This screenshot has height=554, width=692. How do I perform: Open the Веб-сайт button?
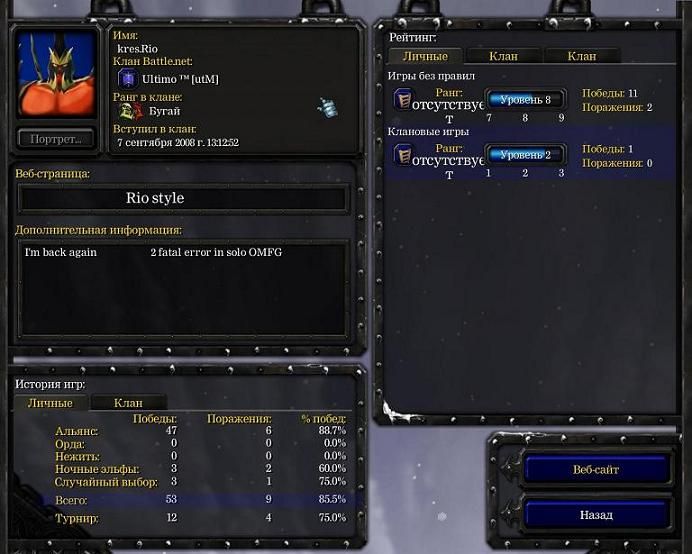pyautogui.click(x=597, y=469)
